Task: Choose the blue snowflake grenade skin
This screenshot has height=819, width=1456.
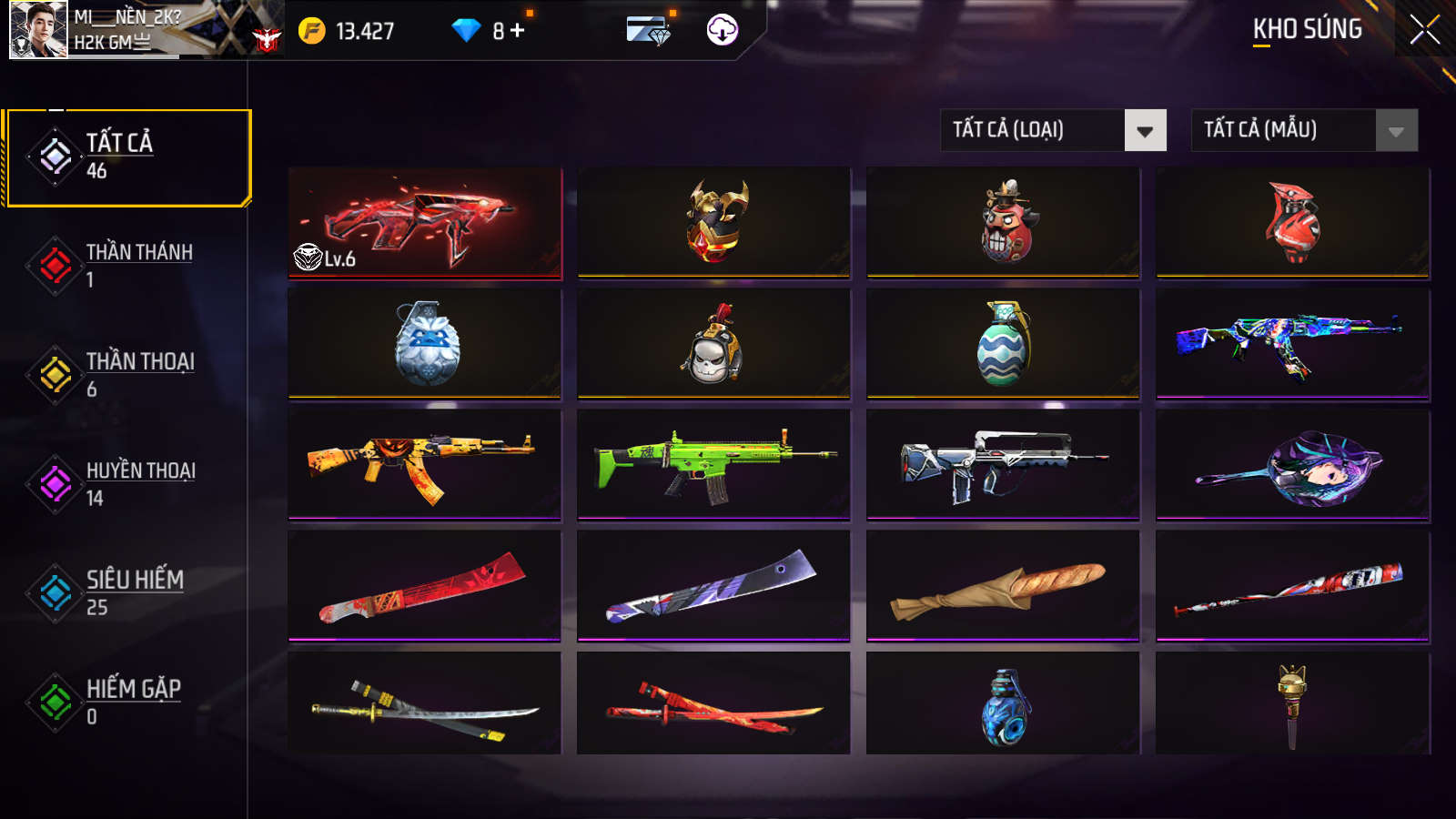Action: tap(425, 344)
